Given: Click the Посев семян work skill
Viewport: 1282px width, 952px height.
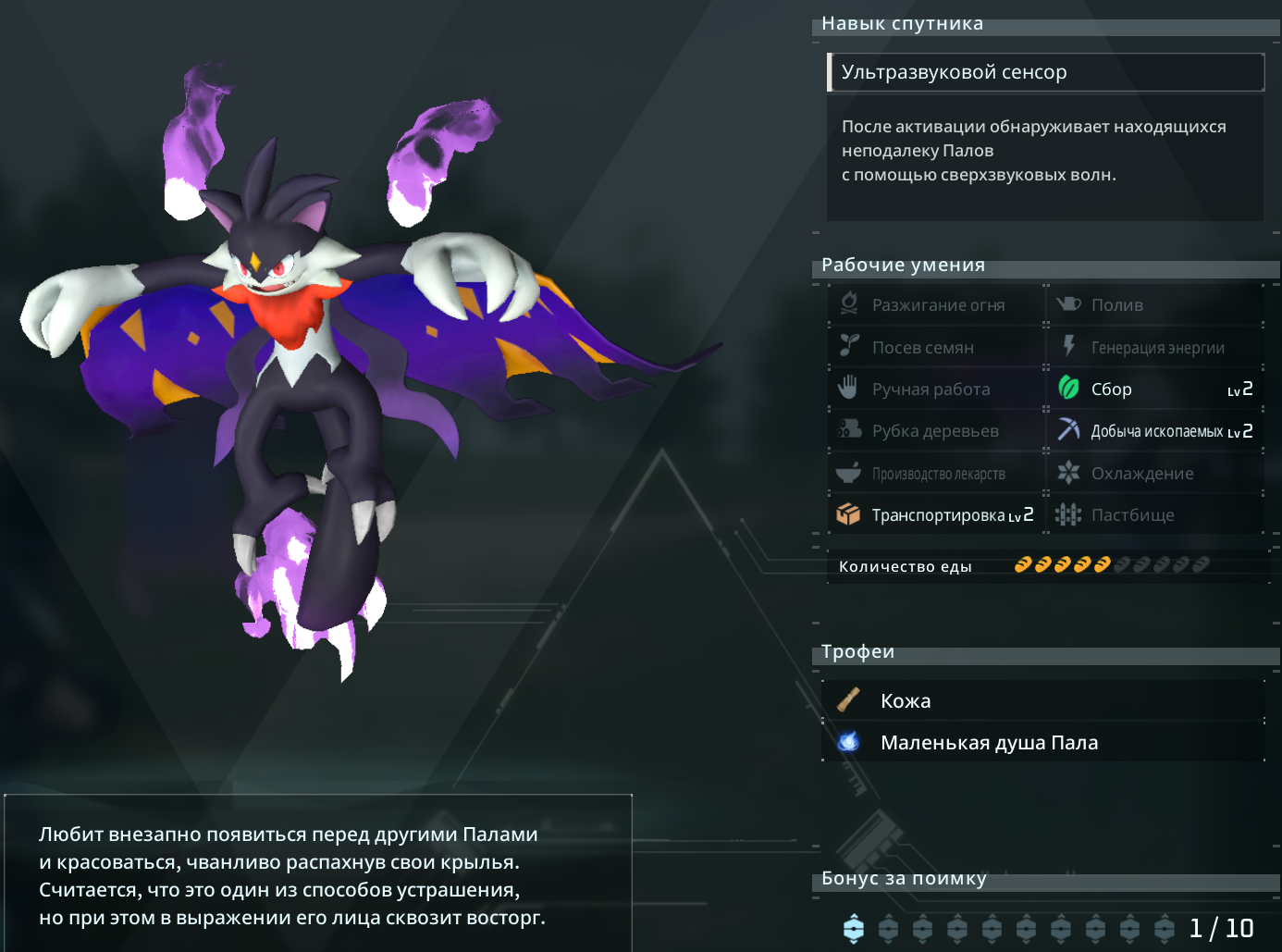Looking at the screenshot, I should coord(936,348).
